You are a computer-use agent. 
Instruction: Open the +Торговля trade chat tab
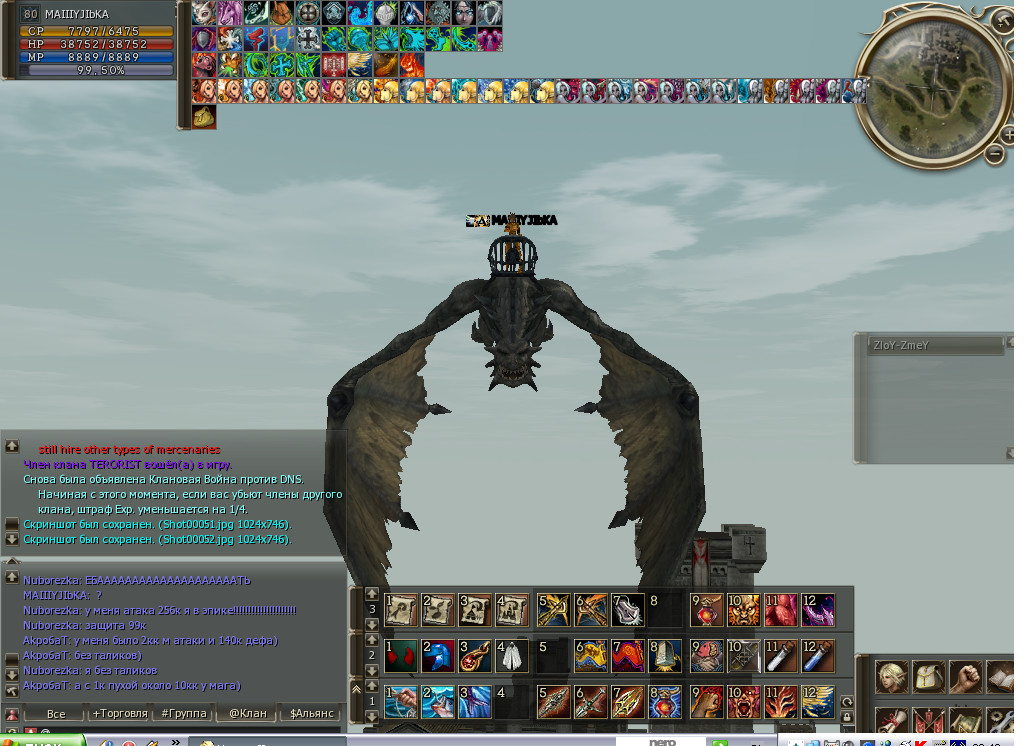(119, 714)
